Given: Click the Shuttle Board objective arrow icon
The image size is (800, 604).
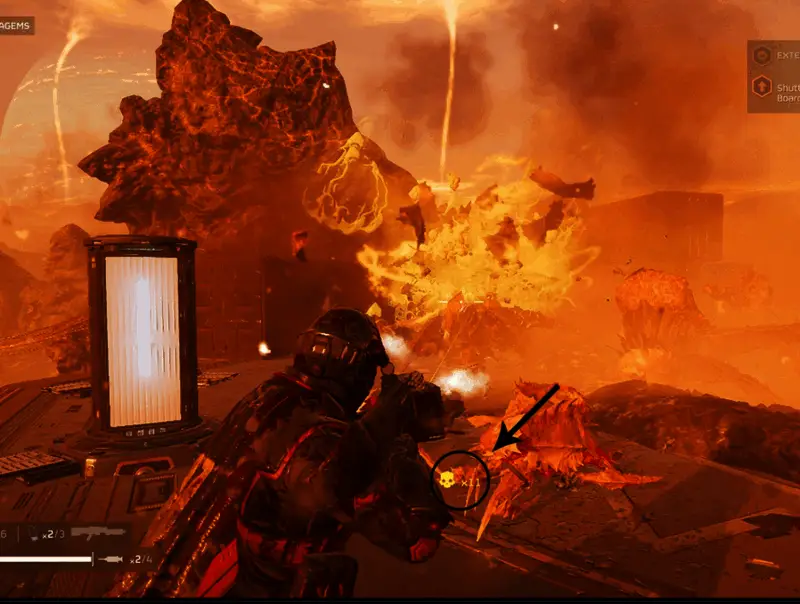Looking at the screenshot, I should (x=762, y=88).
